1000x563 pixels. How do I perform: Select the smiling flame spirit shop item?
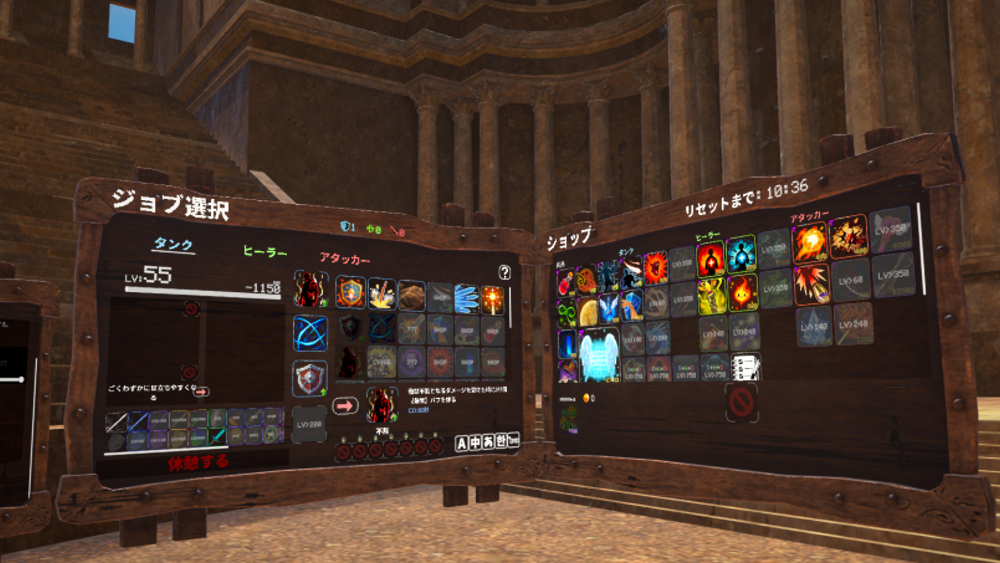(x=741, y=294)
